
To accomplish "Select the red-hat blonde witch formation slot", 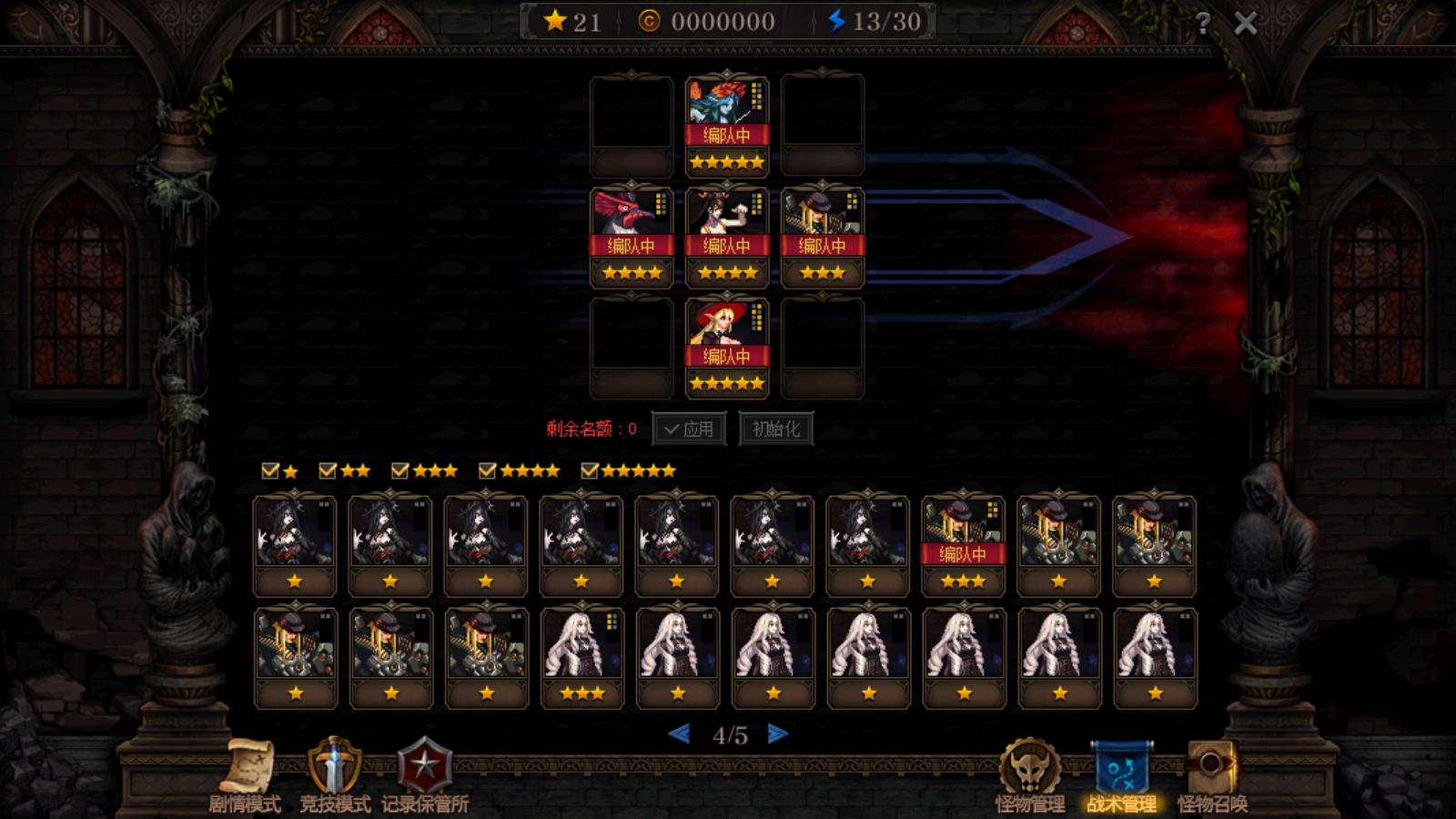I will (727, 348).
